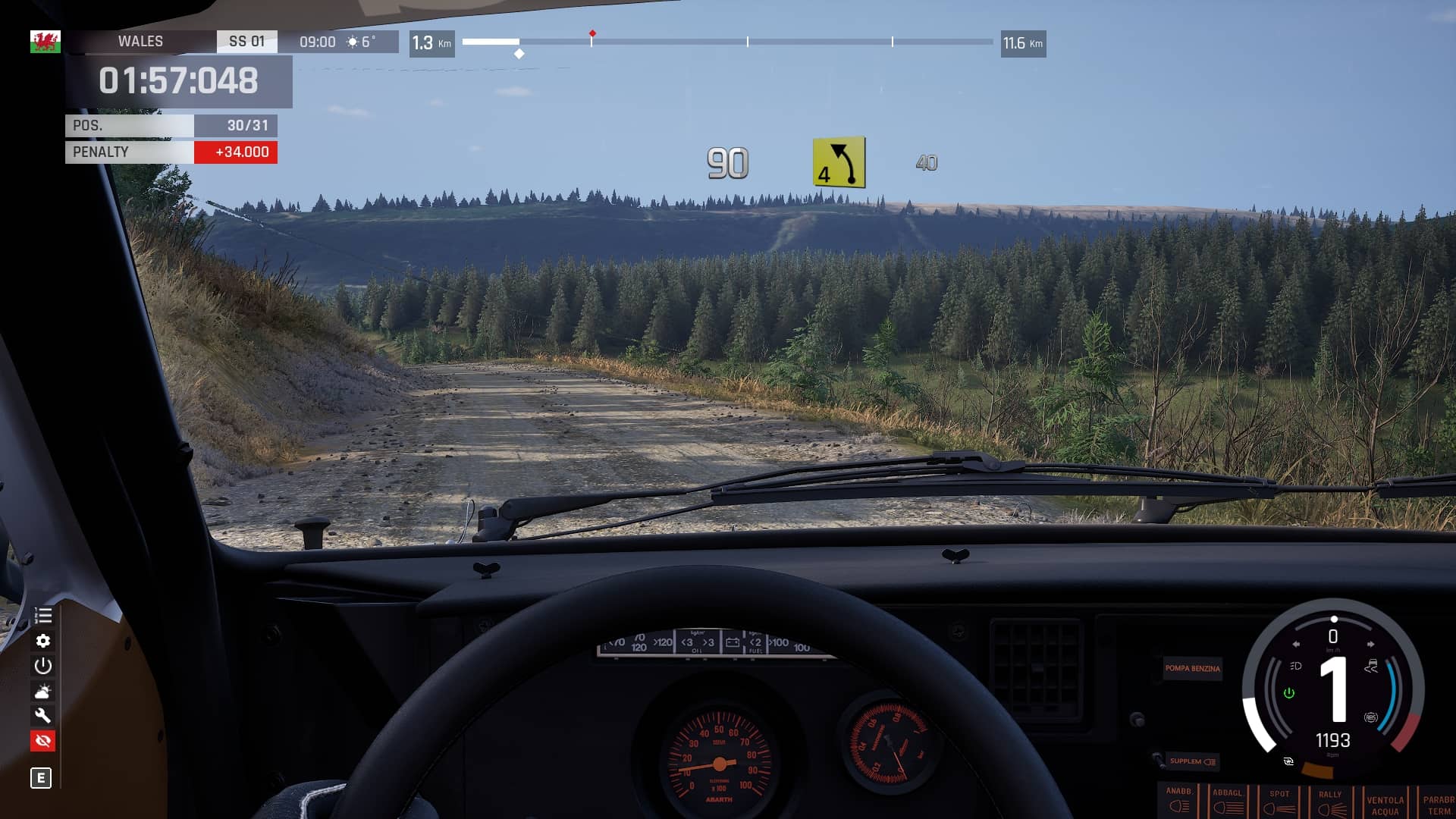
Task: Open the gear settings icon
Action: pos(43,641)
